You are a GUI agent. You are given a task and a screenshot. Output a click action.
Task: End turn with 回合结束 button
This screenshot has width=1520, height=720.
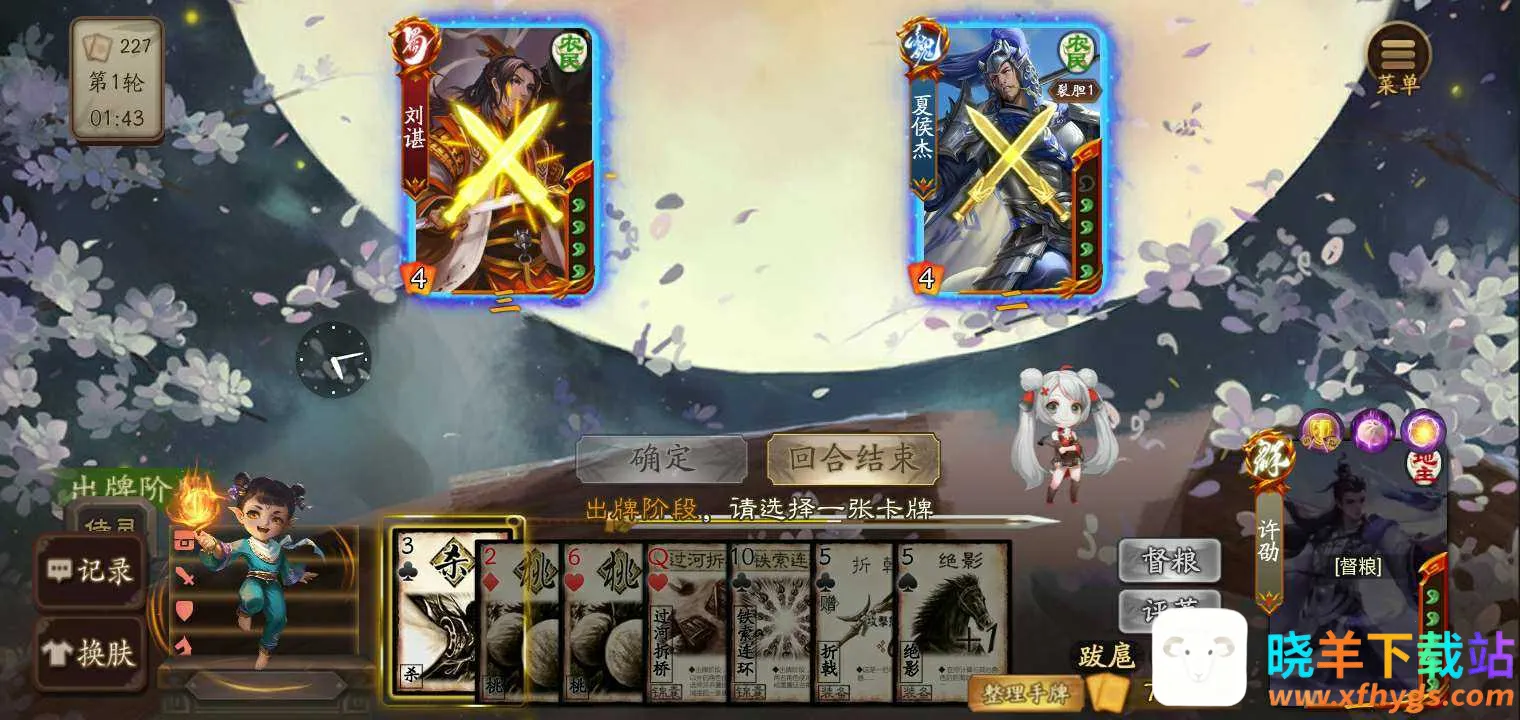pyautogui.click(x=853, y=459)
